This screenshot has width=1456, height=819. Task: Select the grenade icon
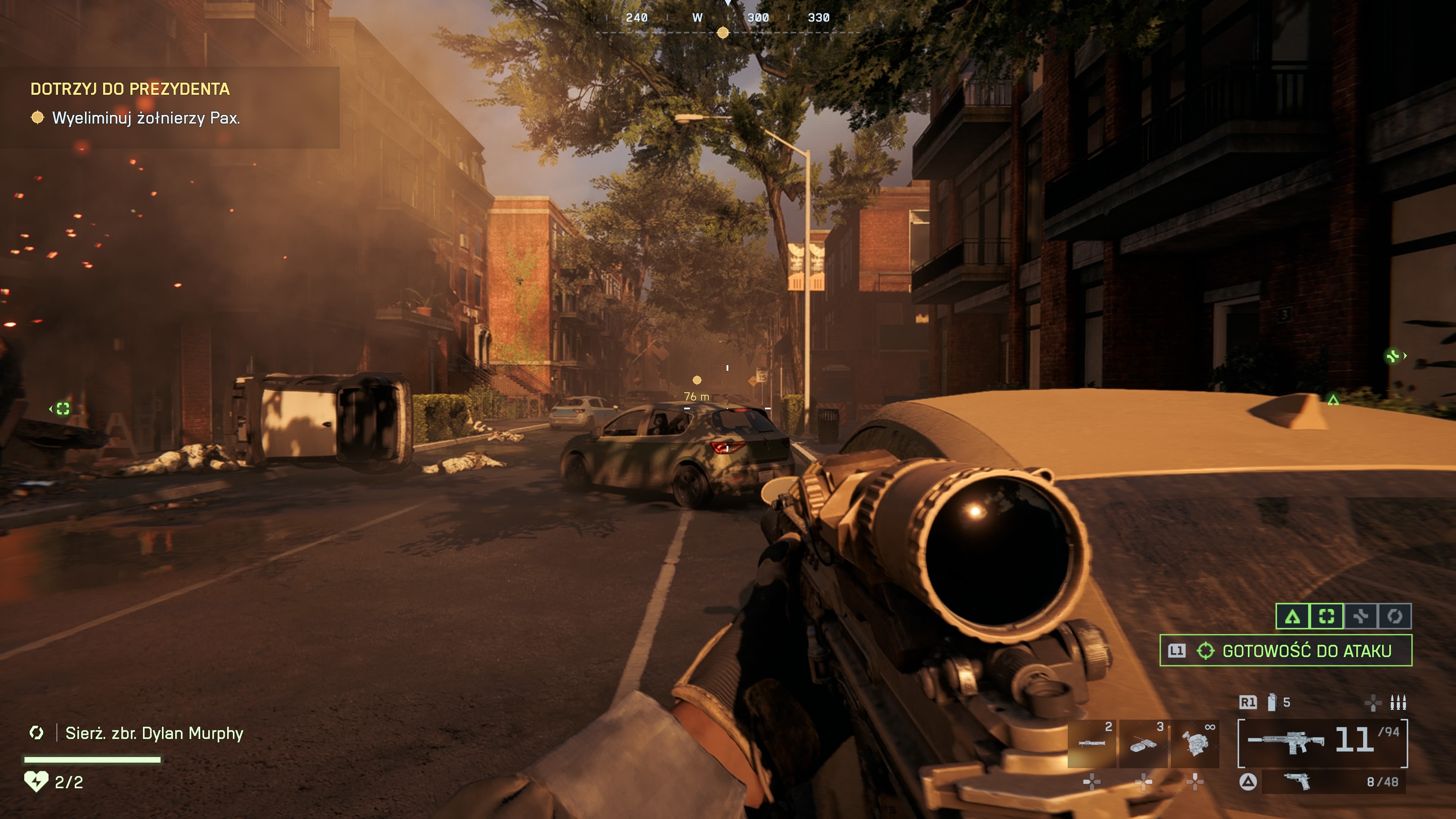[x=1272, y=702]
